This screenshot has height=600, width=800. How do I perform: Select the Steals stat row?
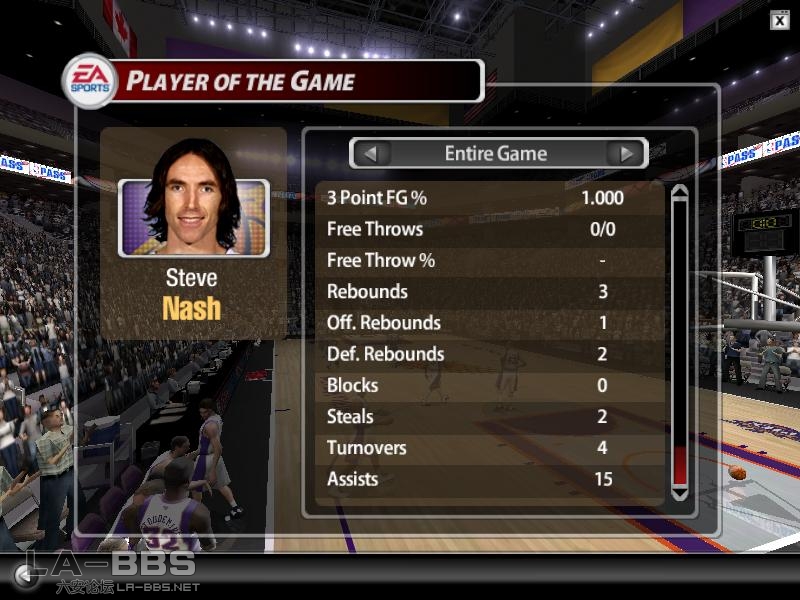click(490, 417)
